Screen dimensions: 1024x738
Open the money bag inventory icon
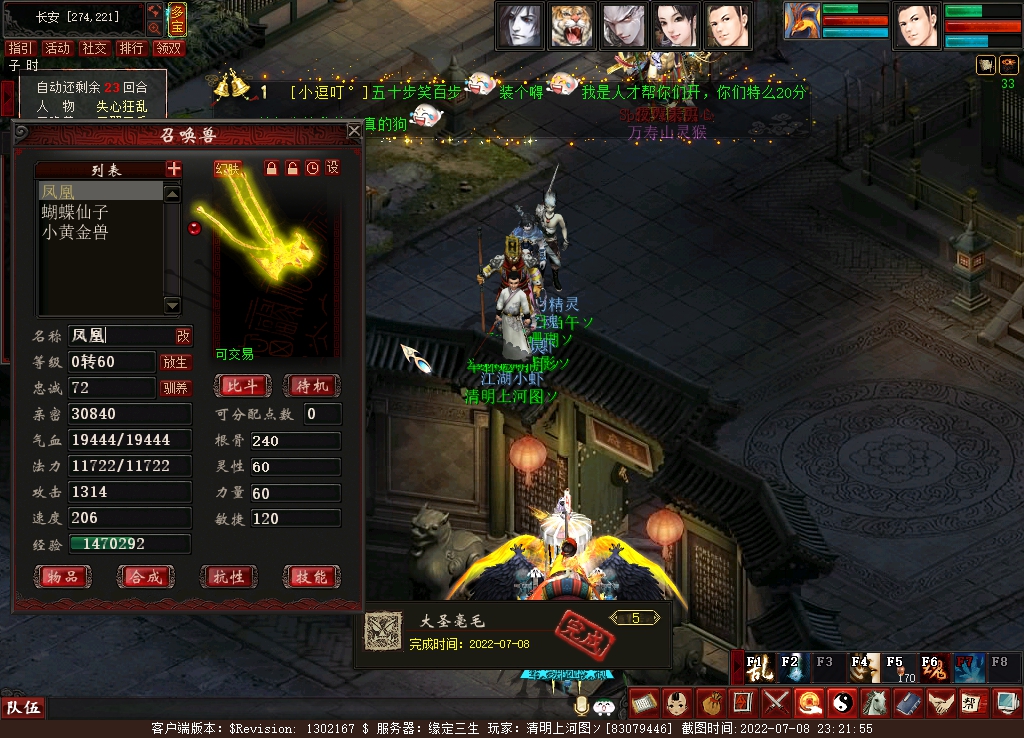[709, 702]
